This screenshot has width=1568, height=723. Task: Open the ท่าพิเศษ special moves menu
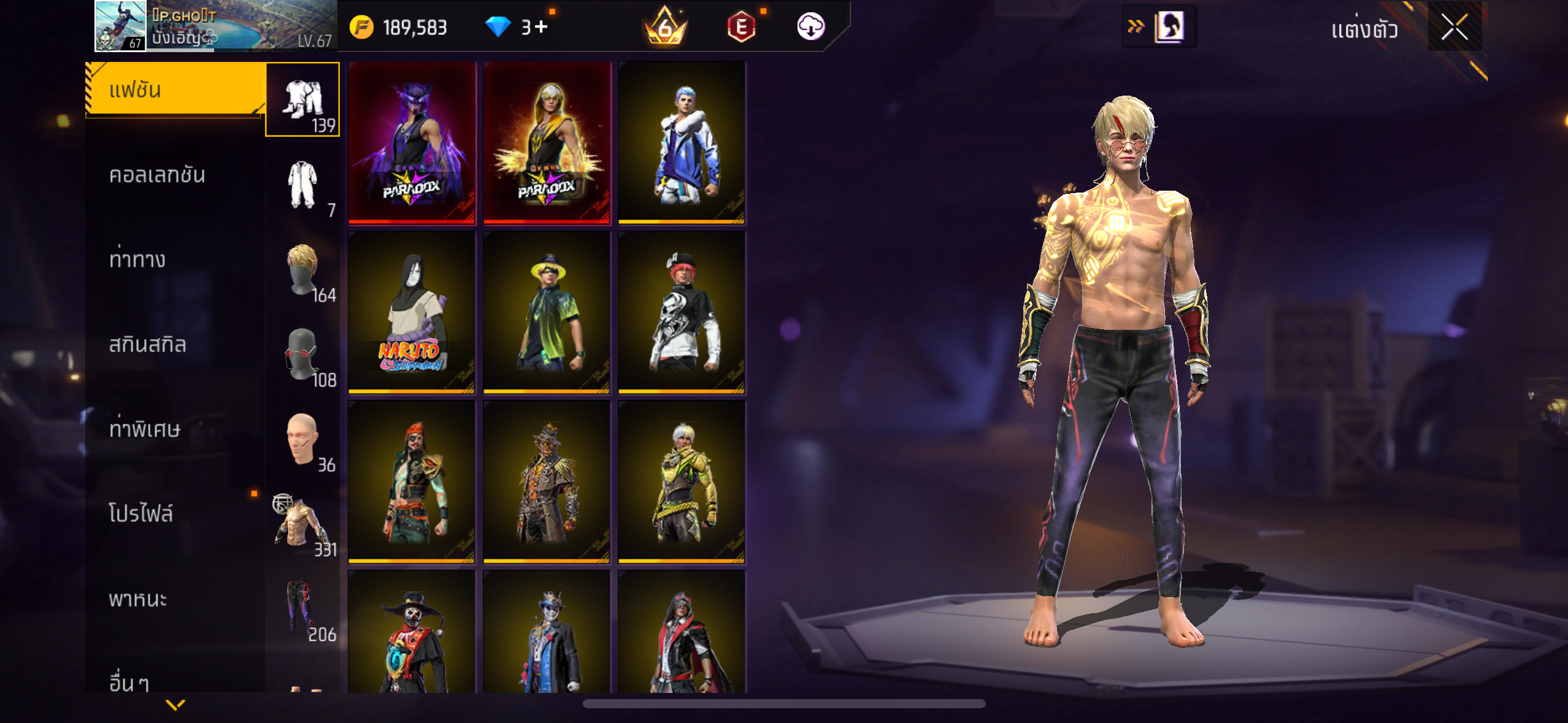145,429
